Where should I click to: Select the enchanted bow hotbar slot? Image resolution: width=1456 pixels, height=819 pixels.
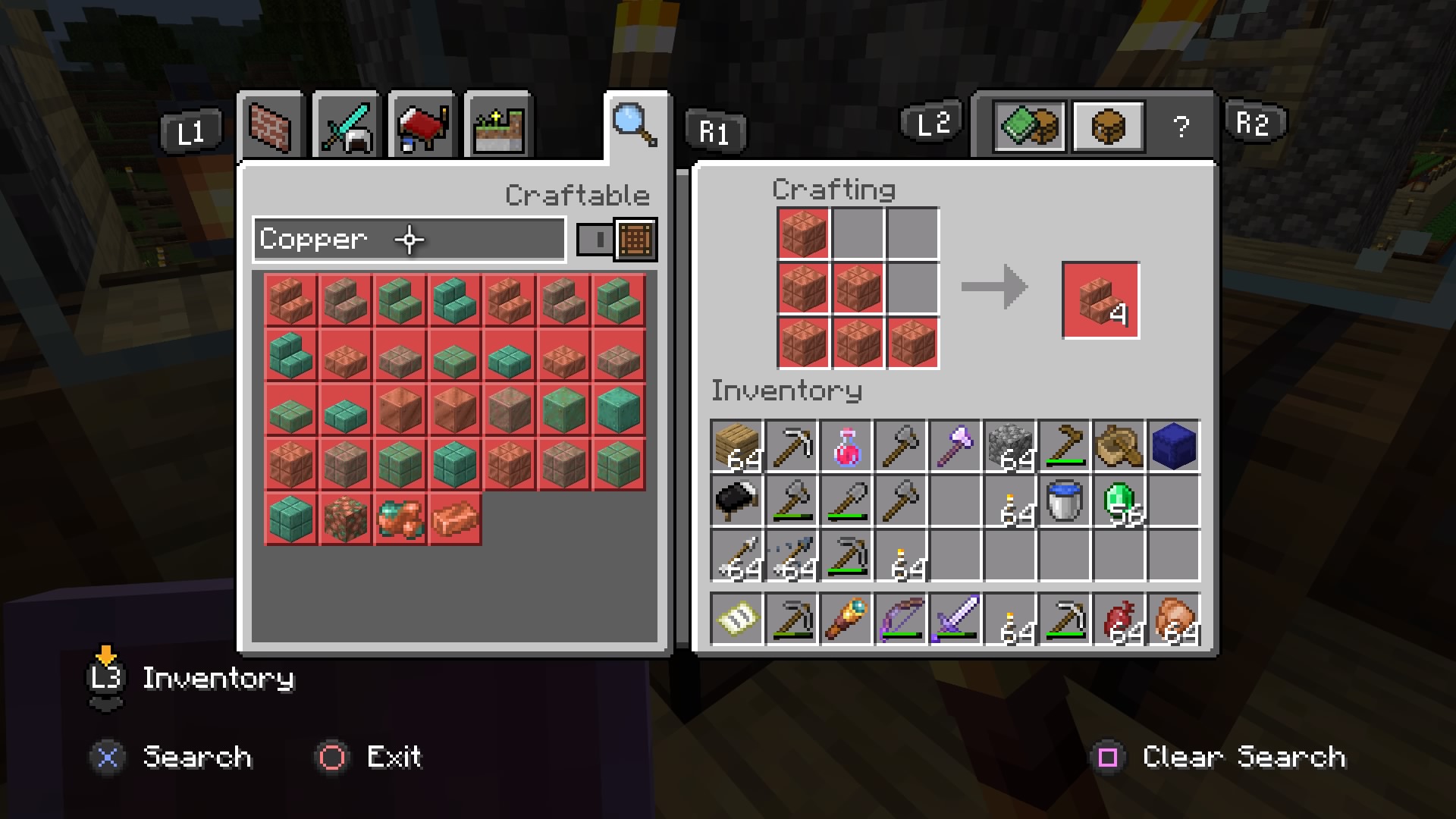pos(901,619)
